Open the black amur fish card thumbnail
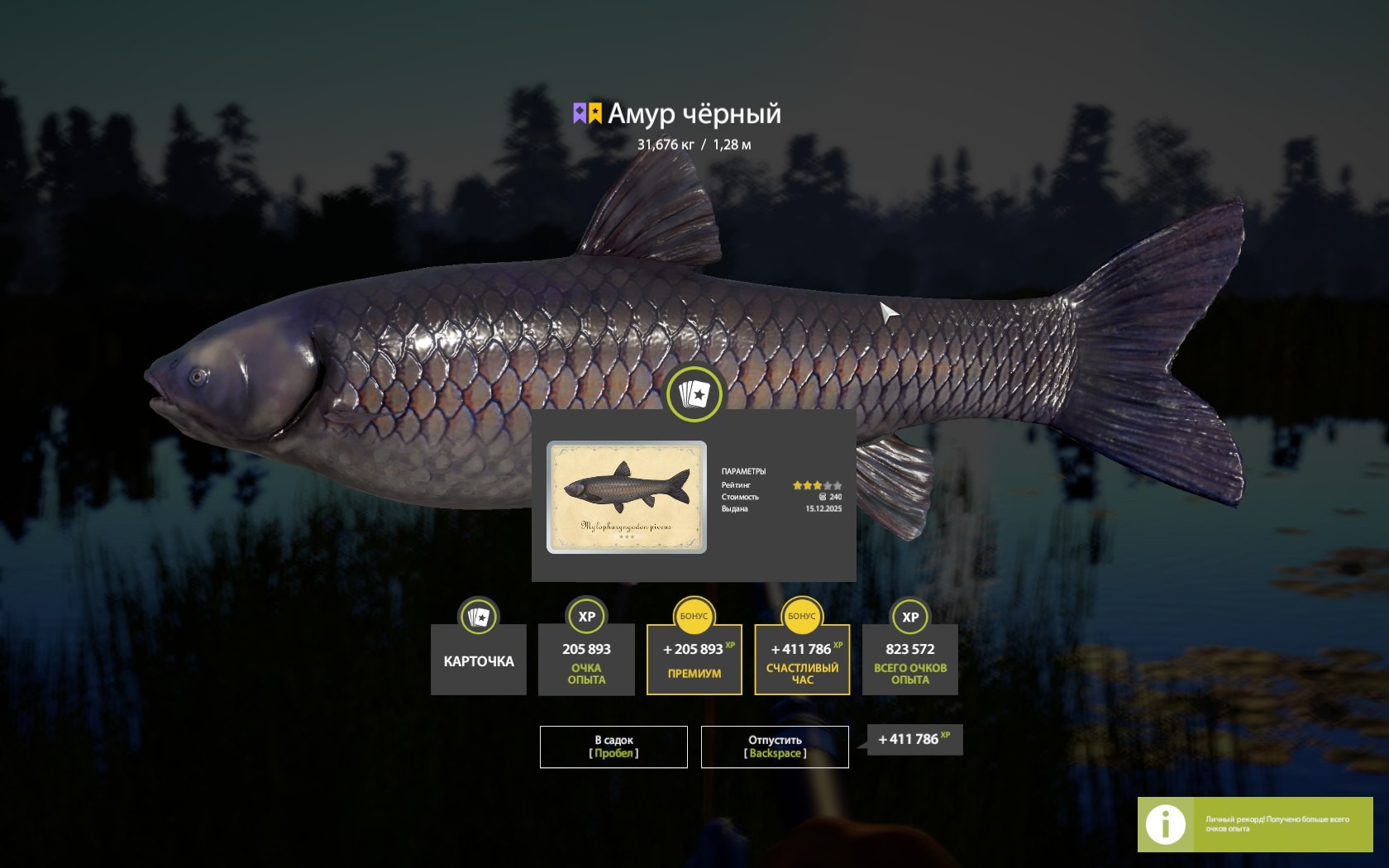 627,497
